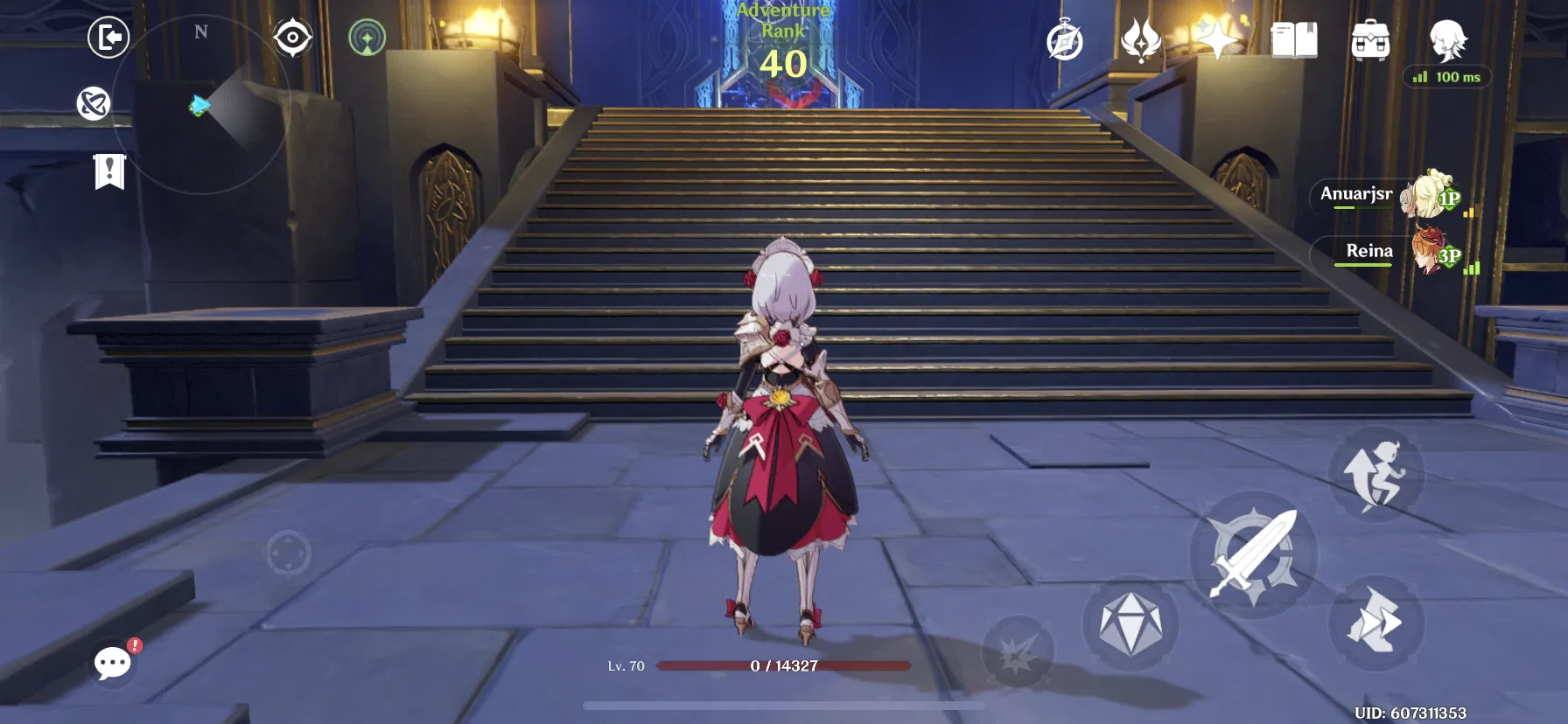Select co-op player Reina's nameplate
This screenshot has width=1568, height=724.
coord(1369,251)
